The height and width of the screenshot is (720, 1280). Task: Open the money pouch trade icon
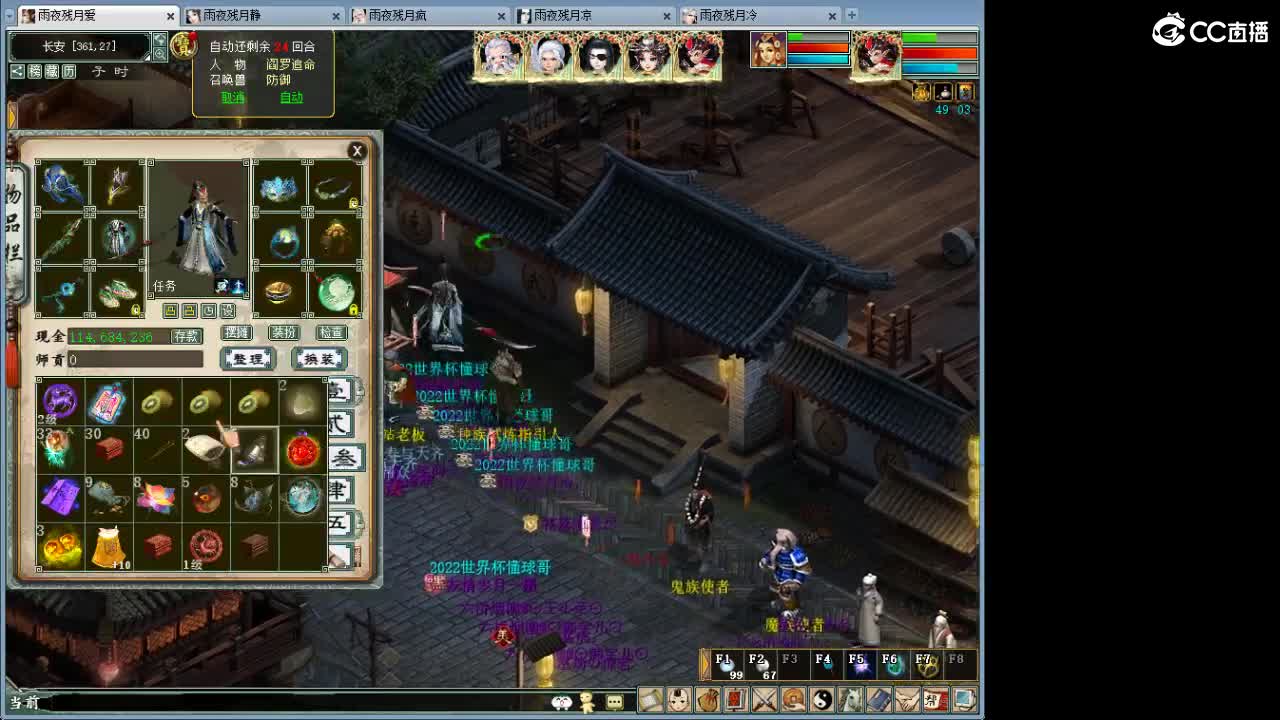coord(706,700)
